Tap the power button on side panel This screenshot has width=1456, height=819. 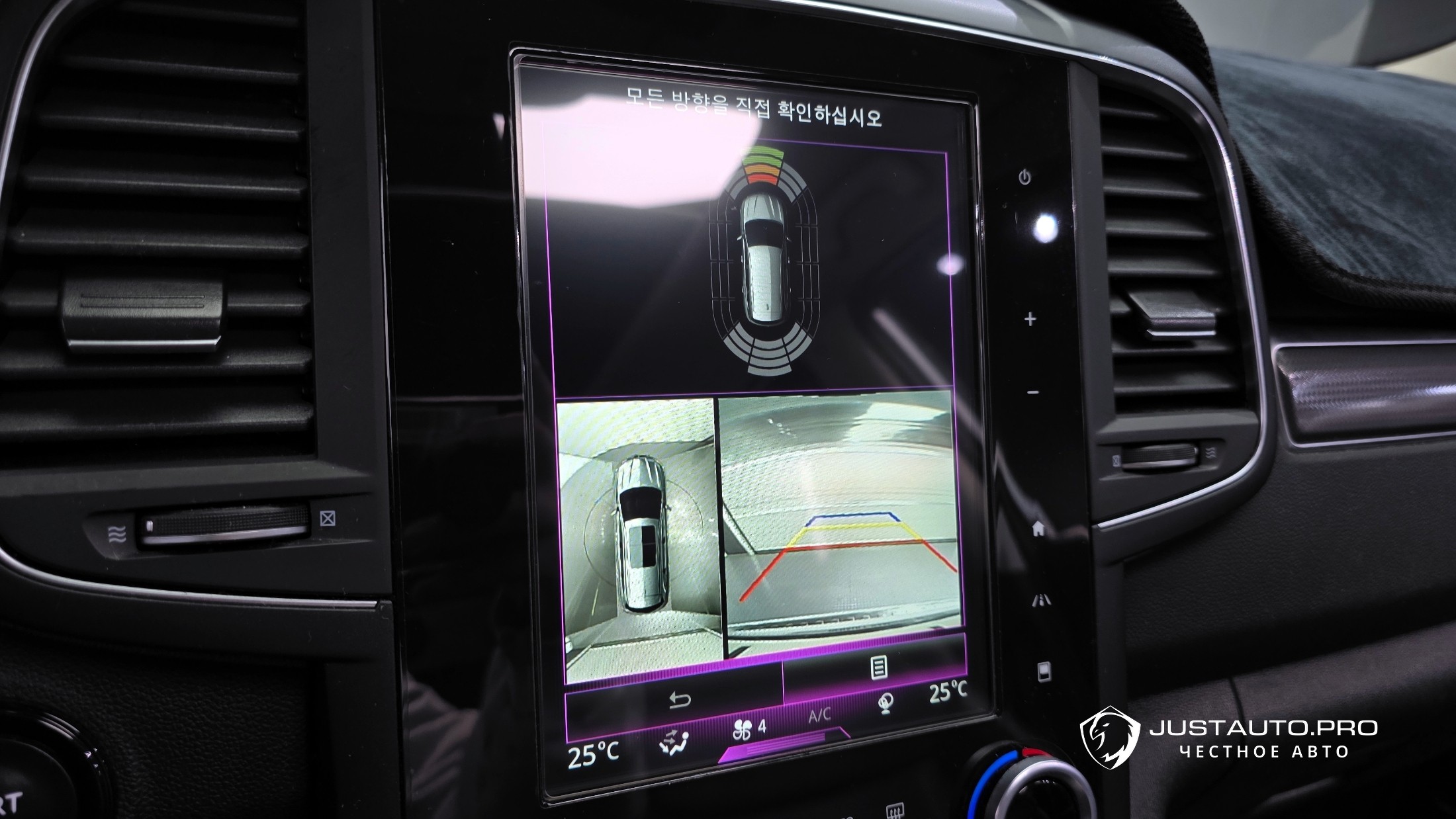pos(1025,177)
